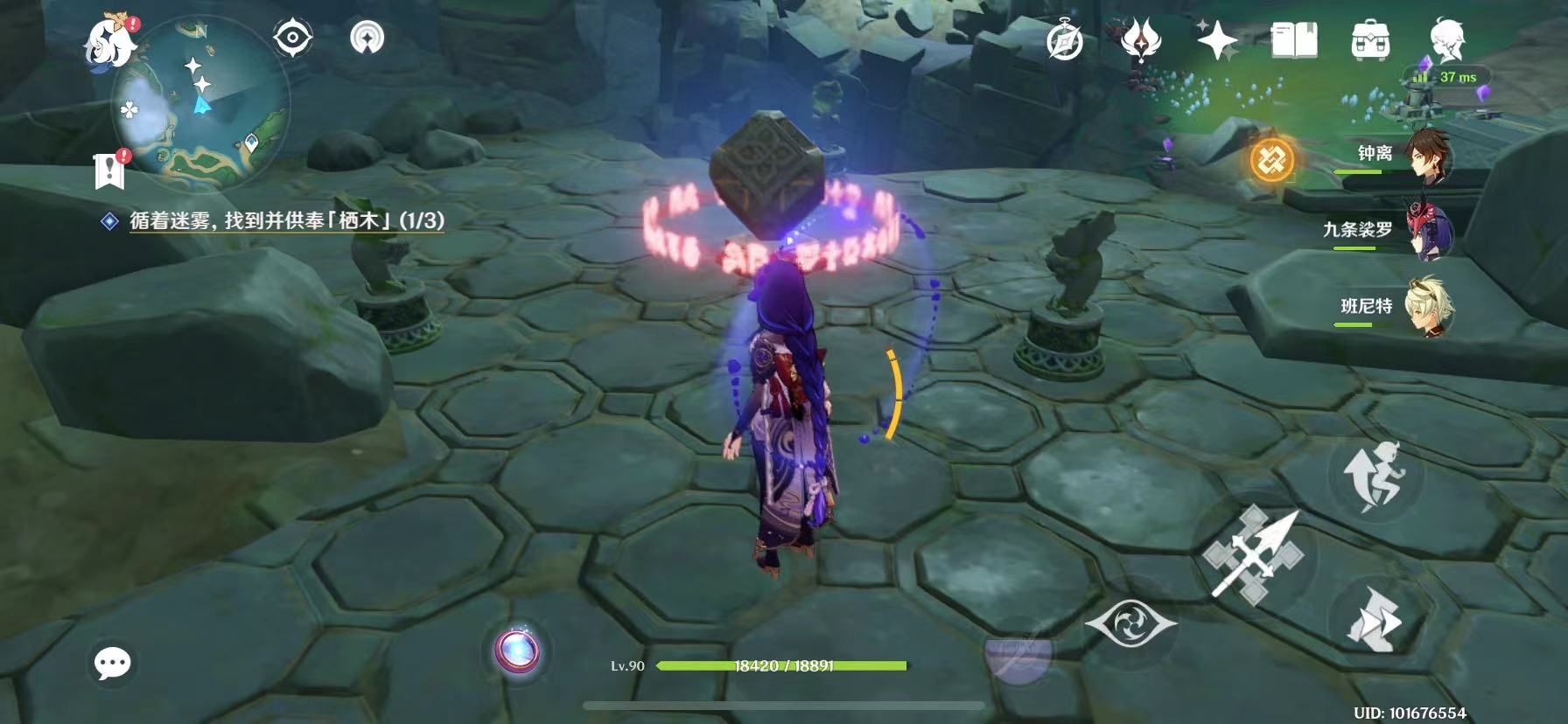Tap the orange quest item button beside 钟离
1568x724 pixels.
pos(1270,160)
